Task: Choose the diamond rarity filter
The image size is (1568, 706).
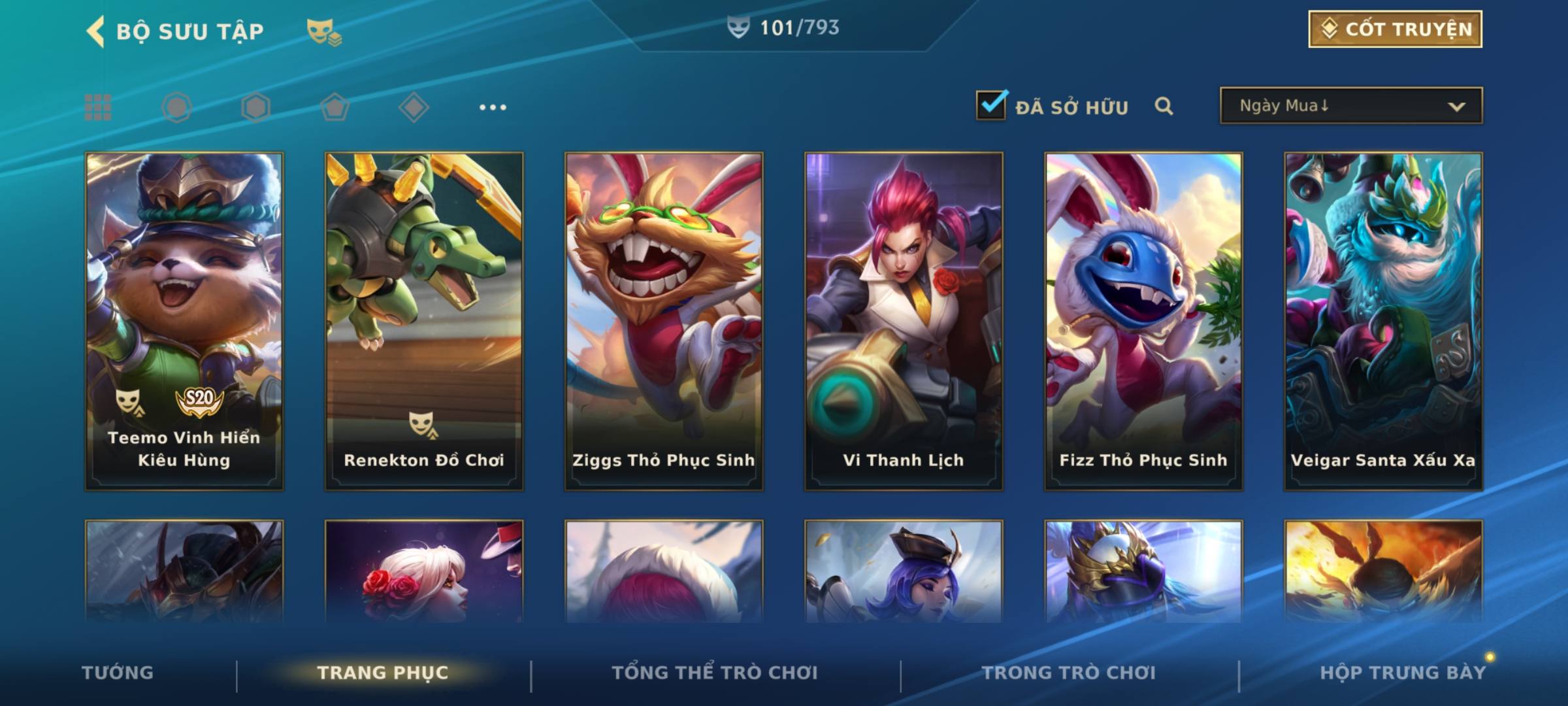Action: coord(414,107)
